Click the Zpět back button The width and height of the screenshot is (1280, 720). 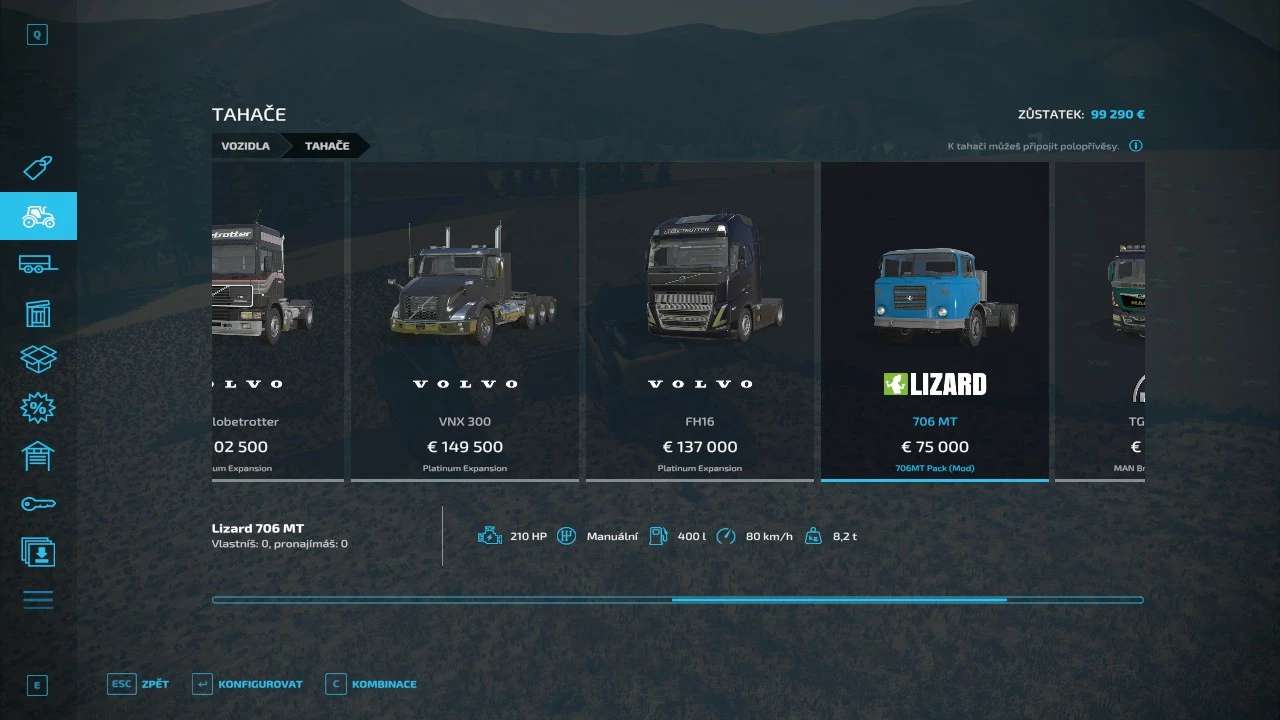point(139,684)
